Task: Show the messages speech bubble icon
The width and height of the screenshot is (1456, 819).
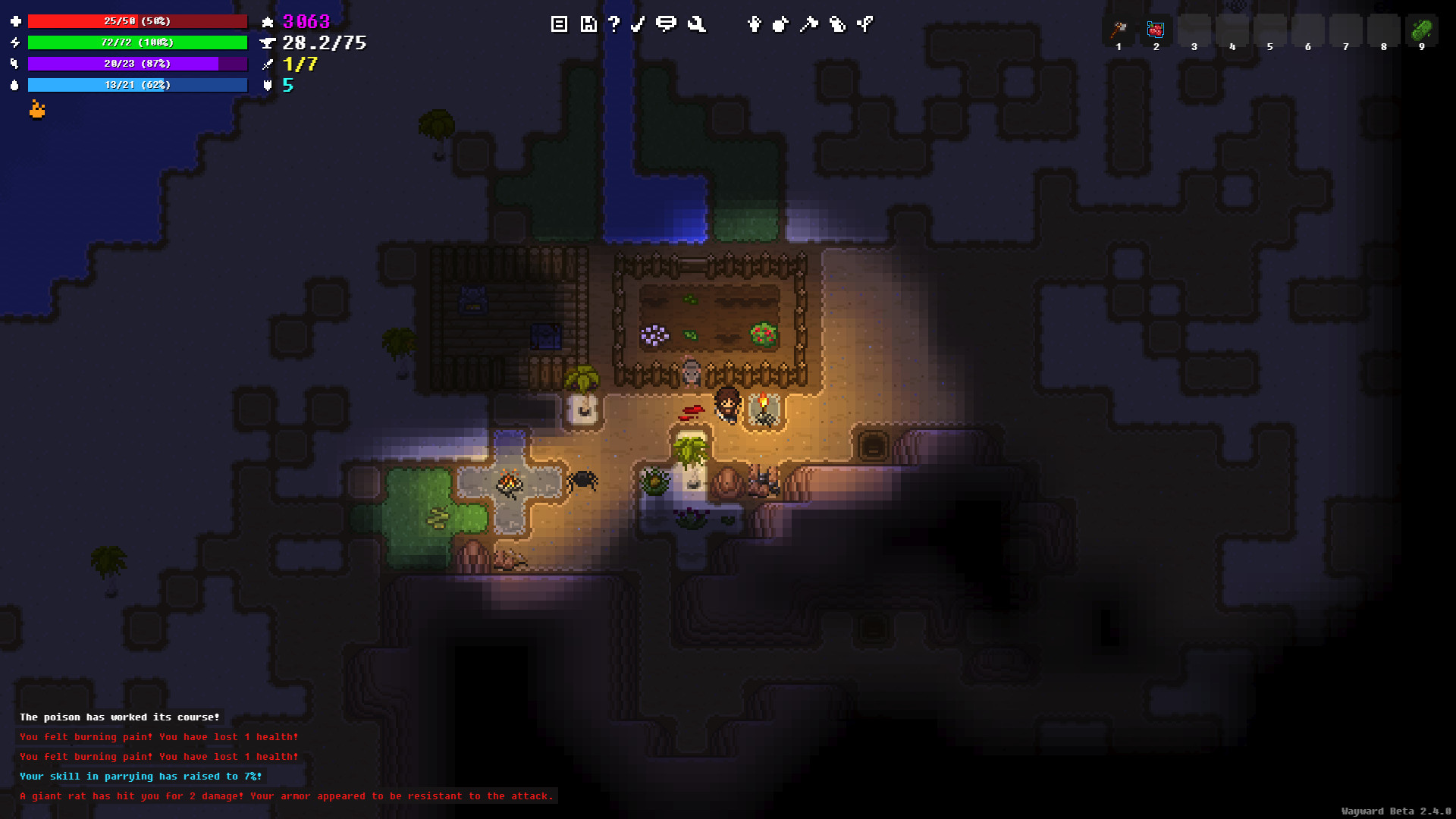Action: [x=666, y=24]
